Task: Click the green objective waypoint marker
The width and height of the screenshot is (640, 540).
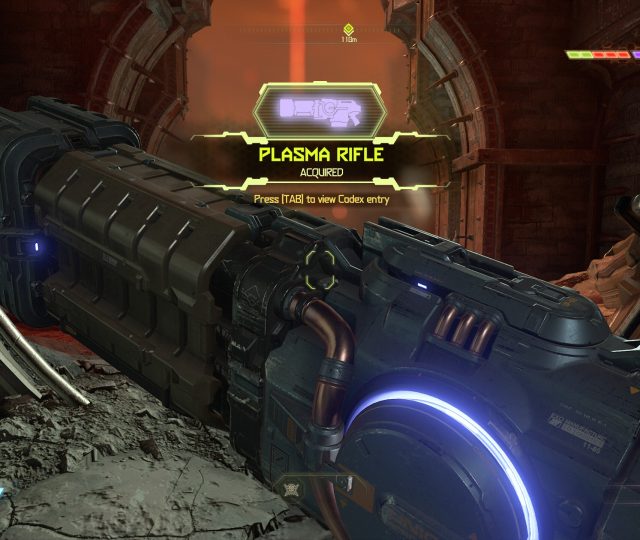Action: [x=348, y=30]
